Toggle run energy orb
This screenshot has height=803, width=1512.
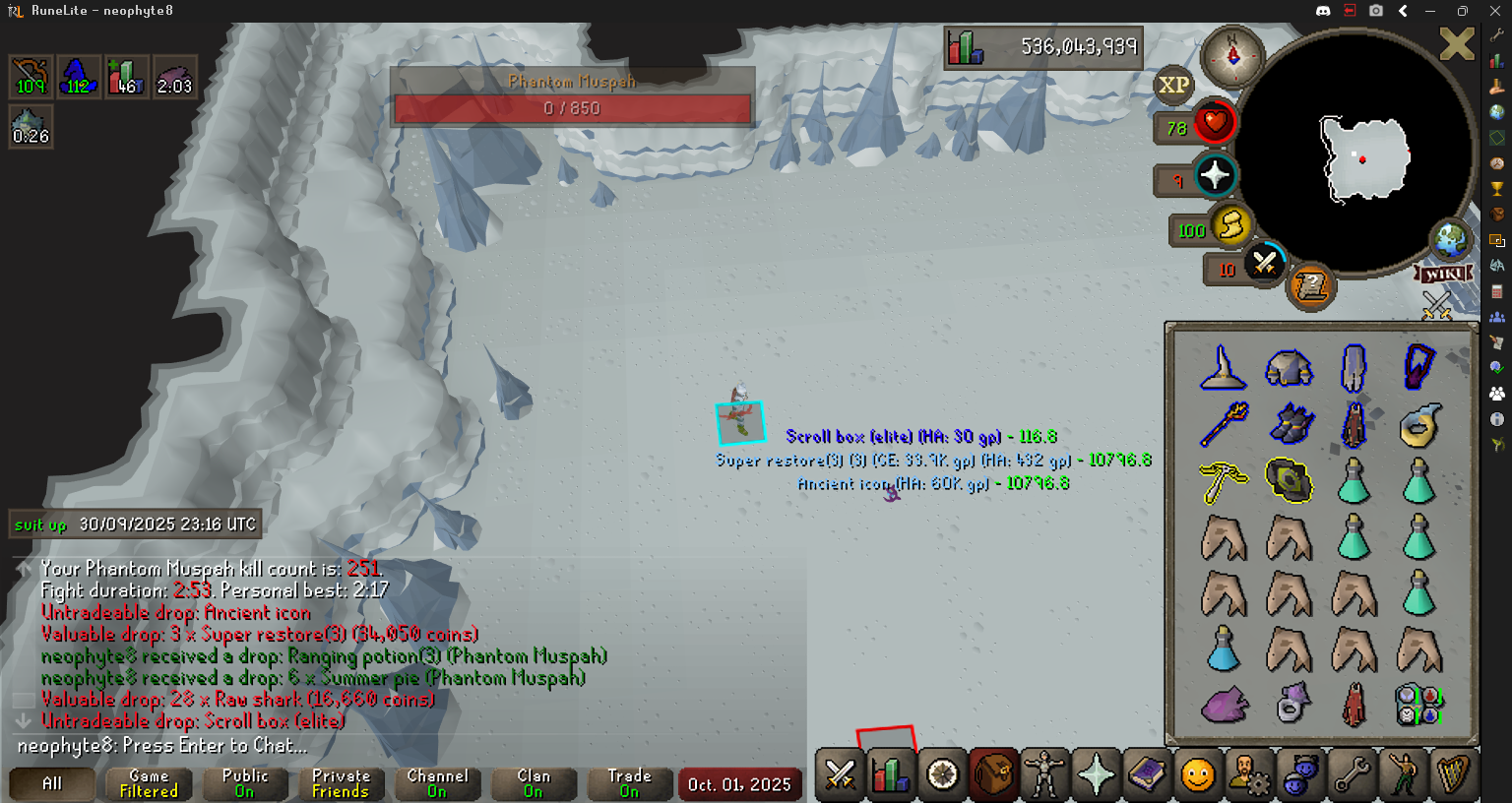click(1229, 226)
